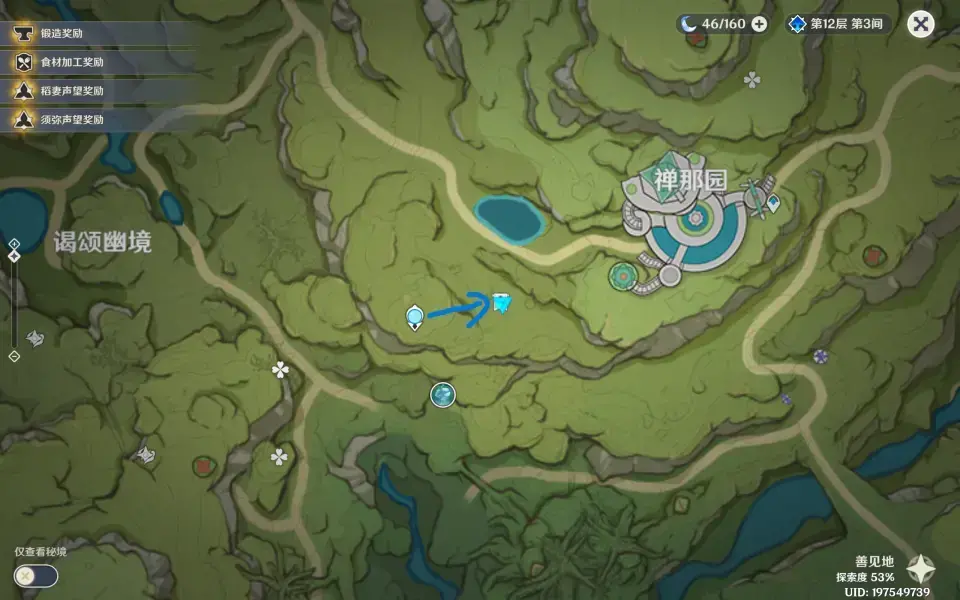Image resolution: width=960 pixels, height=600 pixels.
Task: Toggle the 仅查看秘境 domains-only switch
Action: [x=36, y=576]
